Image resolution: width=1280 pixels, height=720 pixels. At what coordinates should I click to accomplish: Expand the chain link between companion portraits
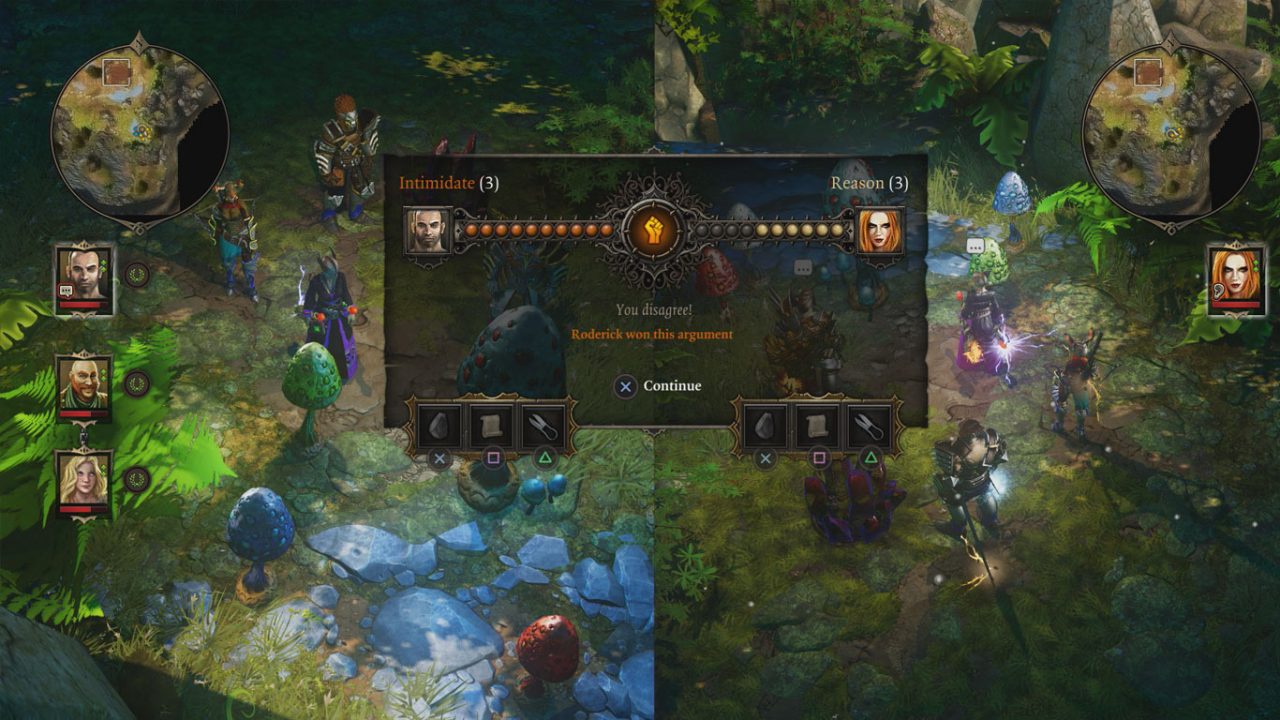tap(83, 435)
